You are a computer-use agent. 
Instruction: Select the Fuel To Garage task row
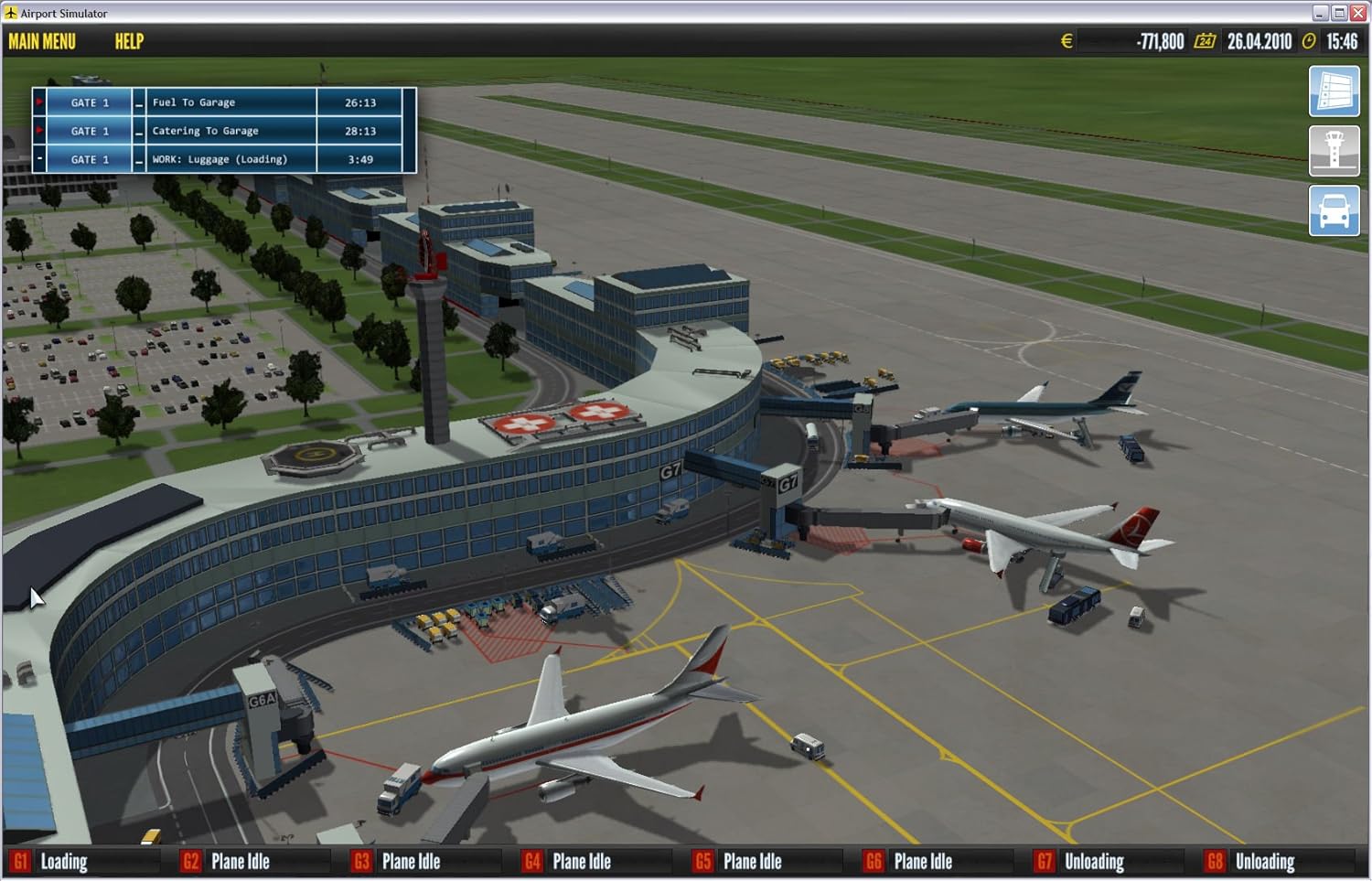click(x=230, y=102)
